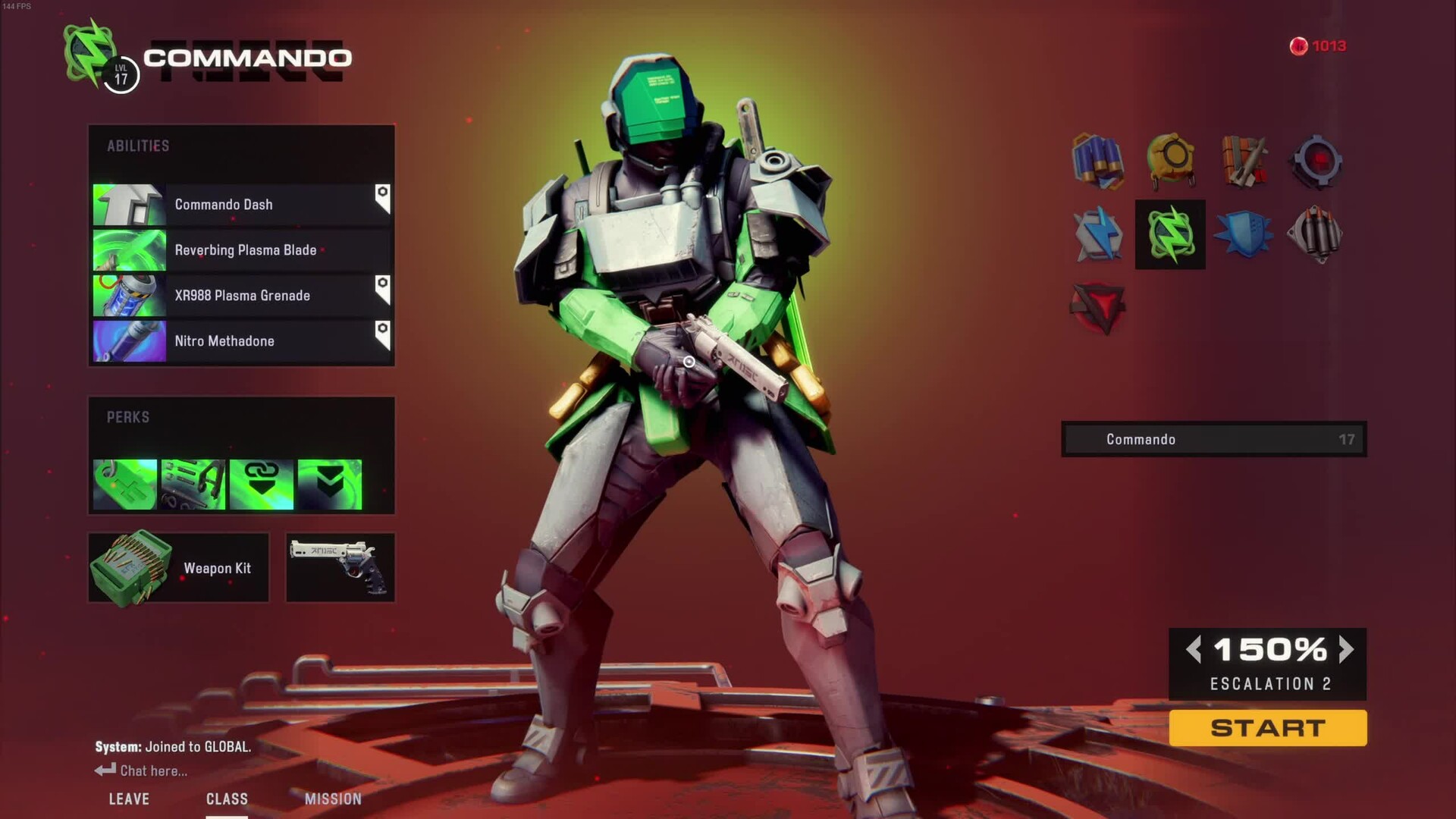Leave the lobby via LEAVE
The width and height of the screenshot is (1456, 819).
[129, 799]
